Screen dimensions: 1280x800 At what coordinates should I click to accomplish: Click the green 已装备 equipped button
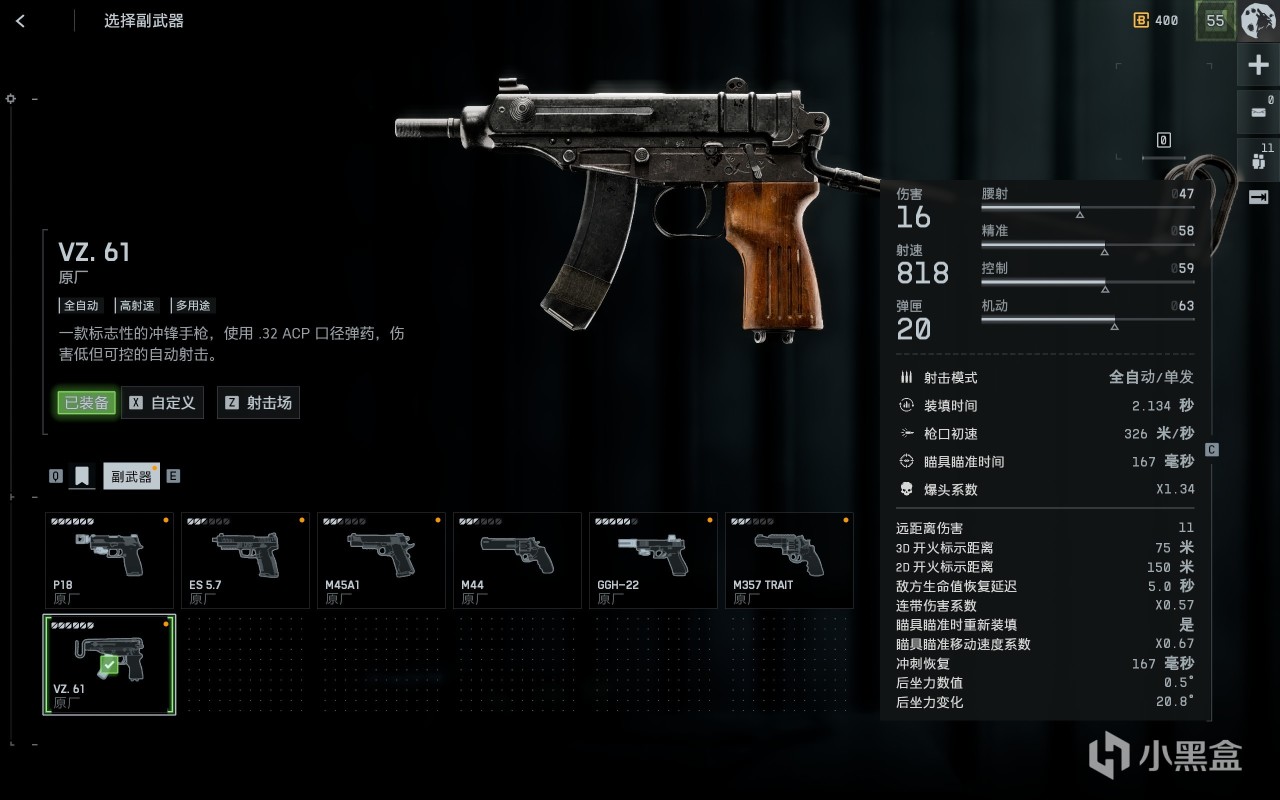[x=86, y=403]
